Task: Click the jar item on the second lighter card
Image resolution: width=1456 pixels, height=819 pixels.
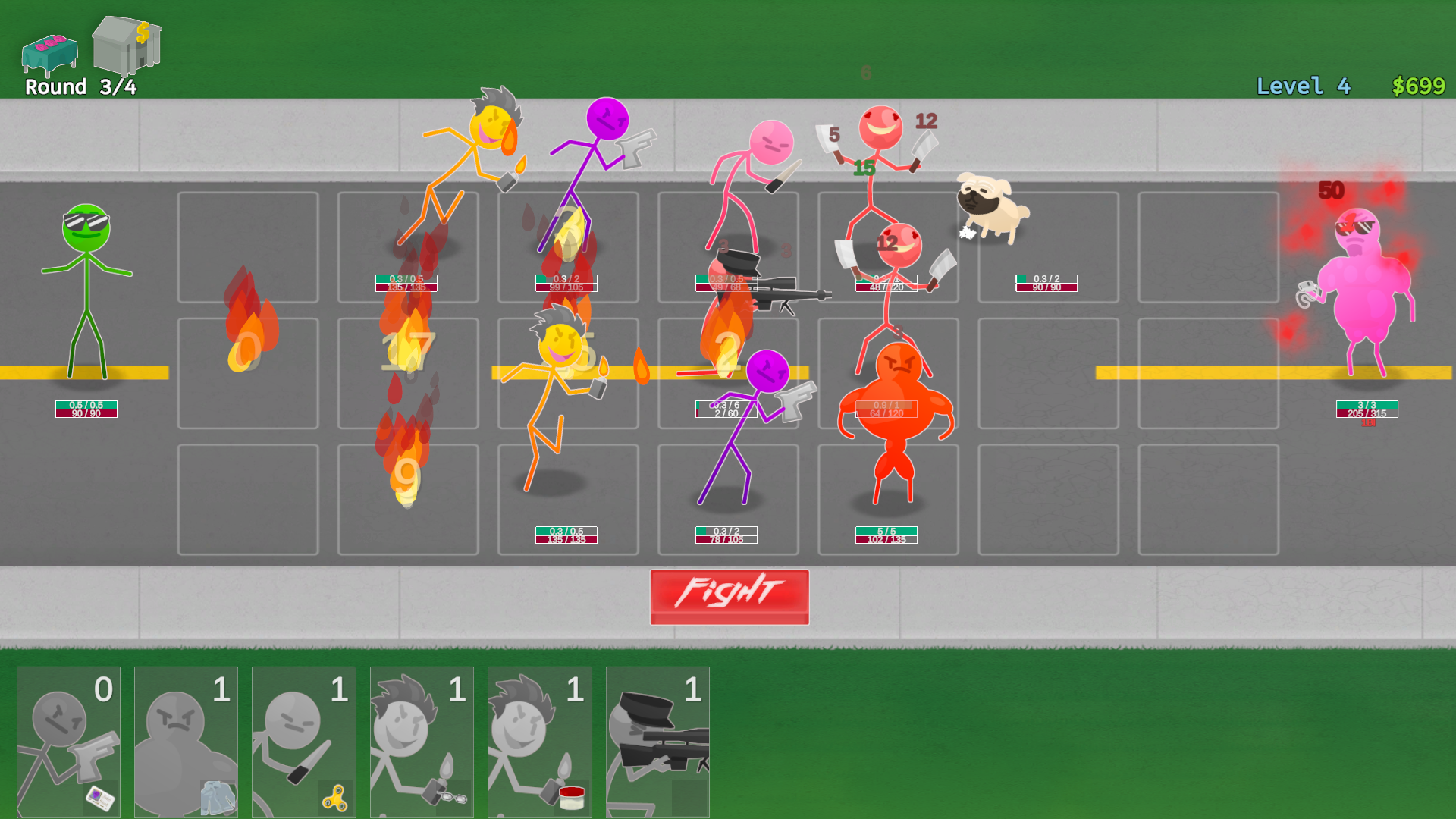Action: (x=571, y=795)
